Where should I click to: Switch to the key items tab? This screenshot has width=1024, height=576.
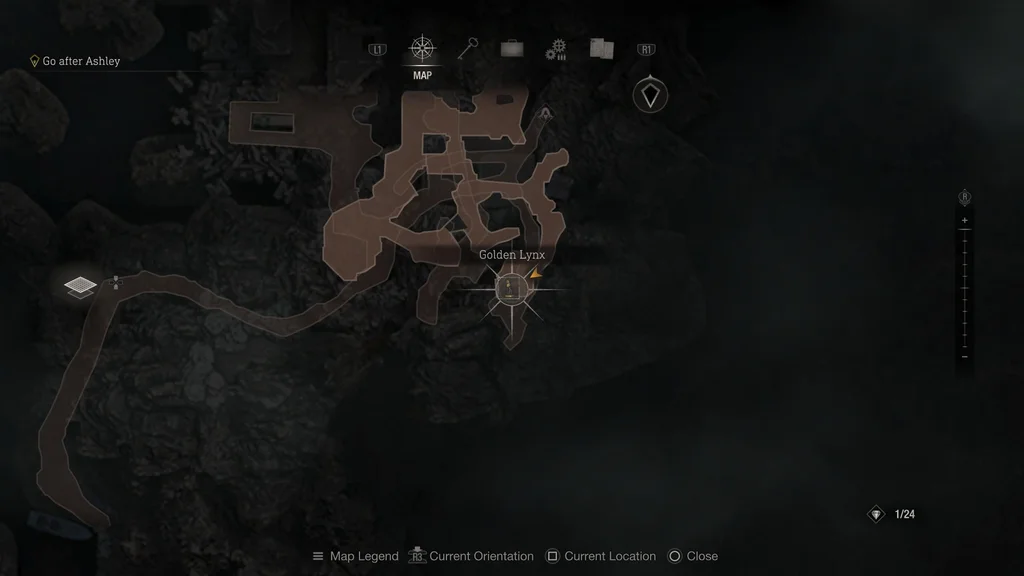point(467,49)
